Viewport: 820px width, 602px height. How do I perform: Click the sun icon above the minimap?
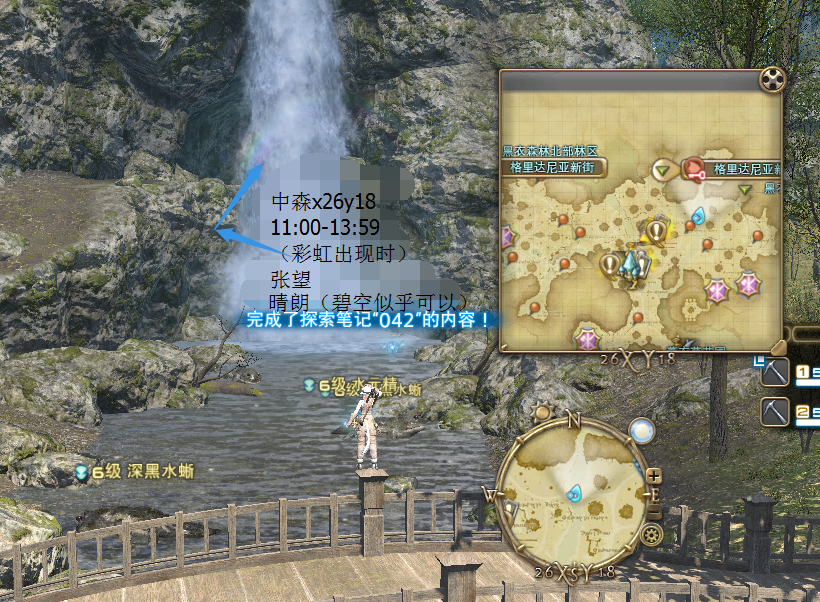pos(543,411)
